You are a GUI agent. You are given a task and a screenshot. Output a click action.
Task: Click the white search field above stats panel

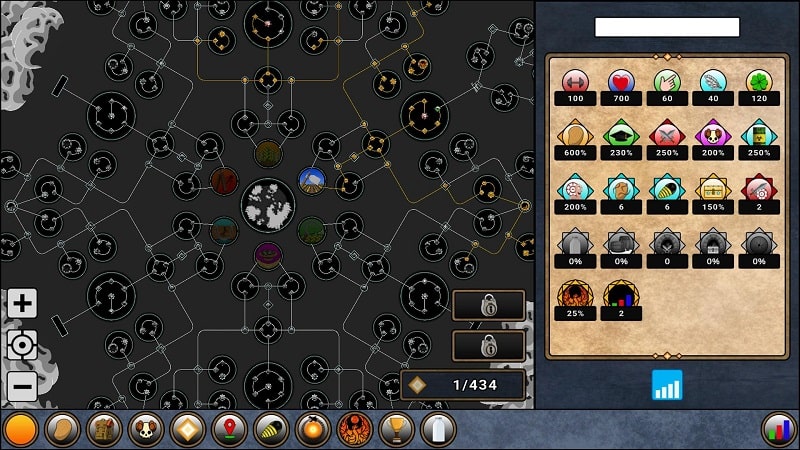[x=667, y=27]
